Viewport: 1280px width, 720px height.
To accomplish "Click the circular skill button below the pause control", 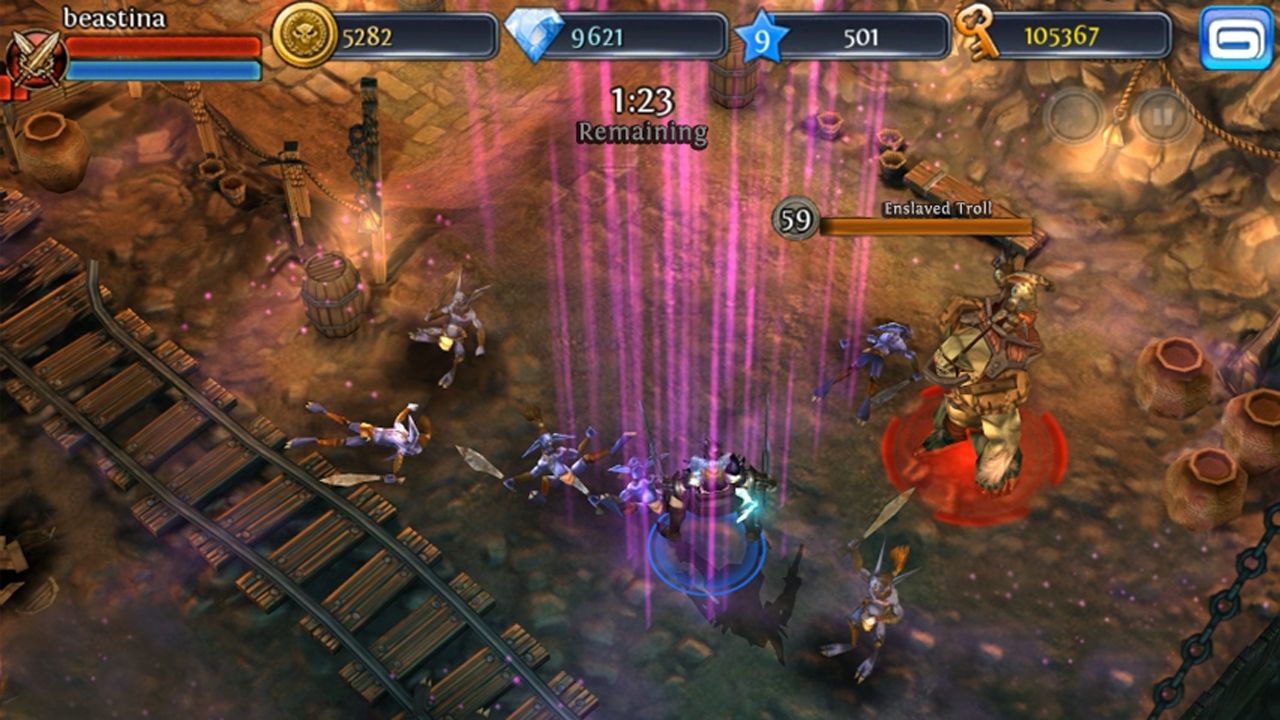I will pos(1073,114).
